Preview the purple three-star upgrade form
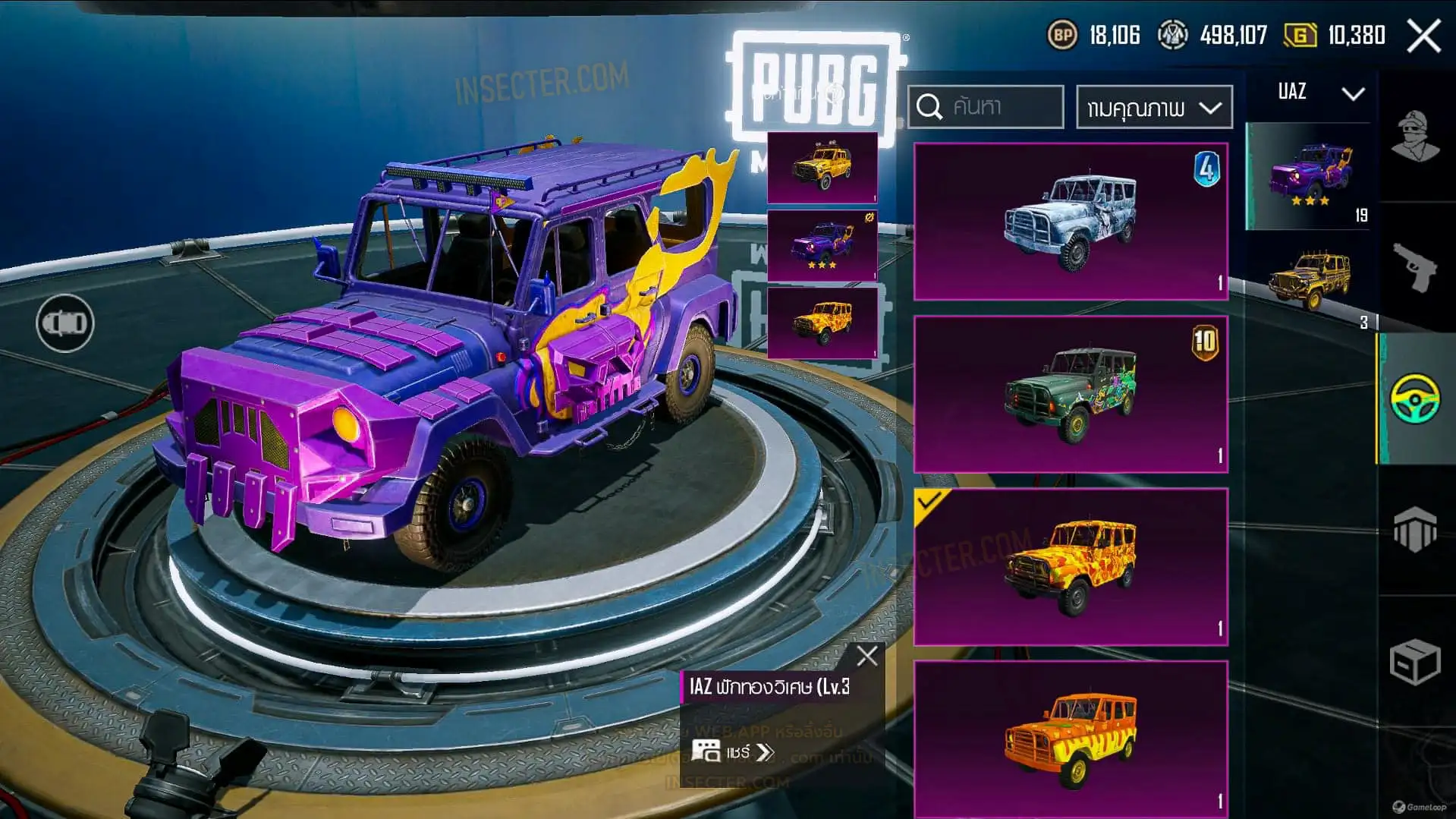1456x819 pixels. click(x=822, y=246)
